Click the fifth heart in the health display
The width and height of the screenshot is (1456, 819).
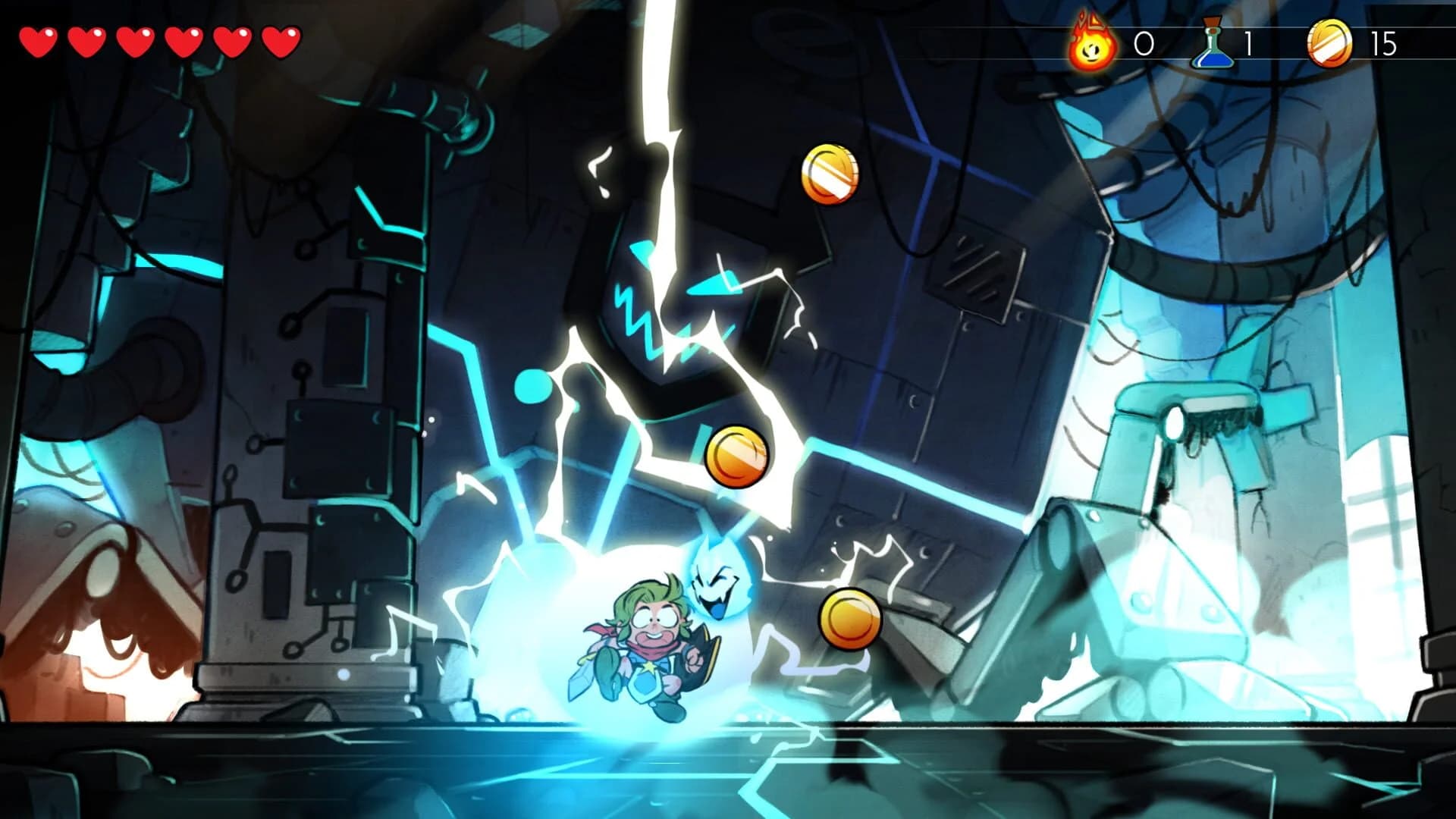231,39
